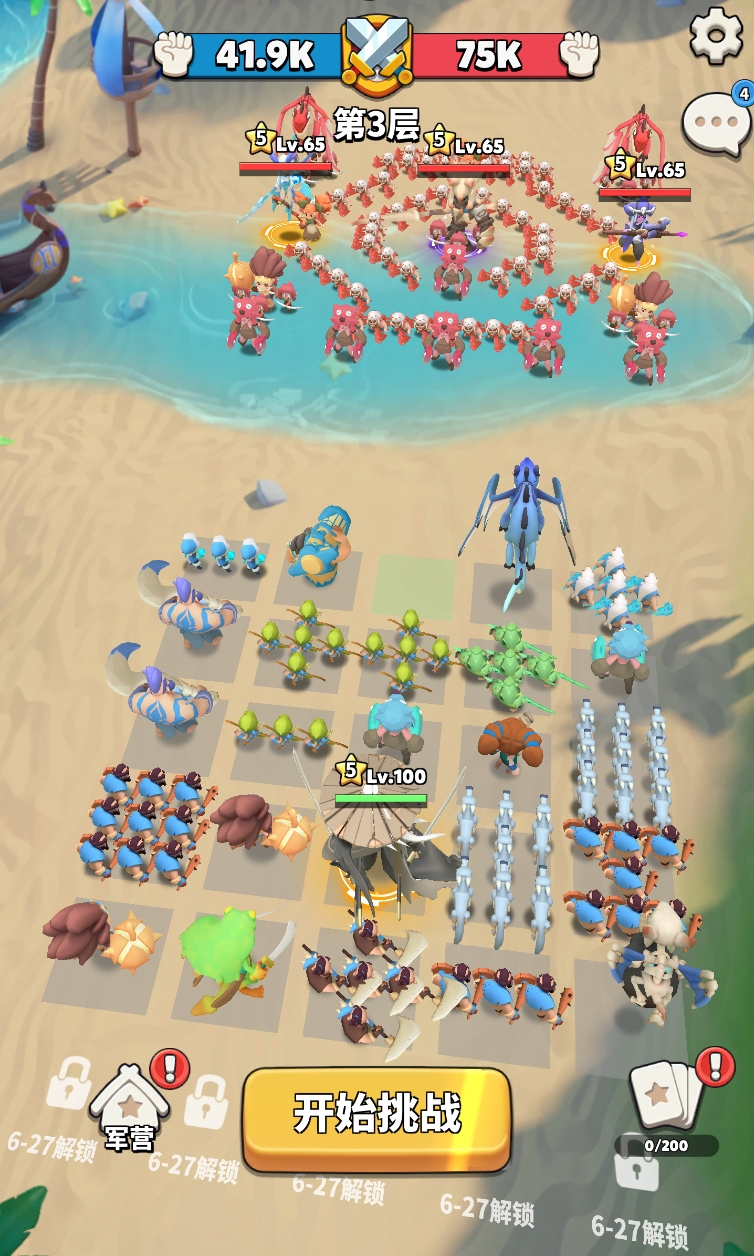
Task: Open the chat speech bubble
Action: click(715, 122)
